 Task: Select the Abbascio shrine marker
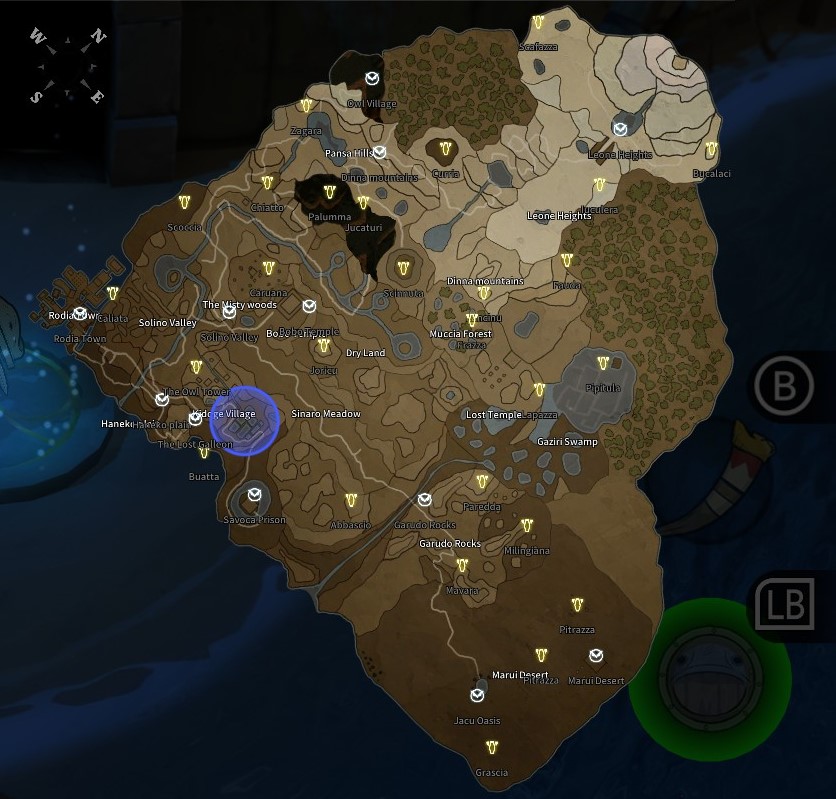(351, 500)
